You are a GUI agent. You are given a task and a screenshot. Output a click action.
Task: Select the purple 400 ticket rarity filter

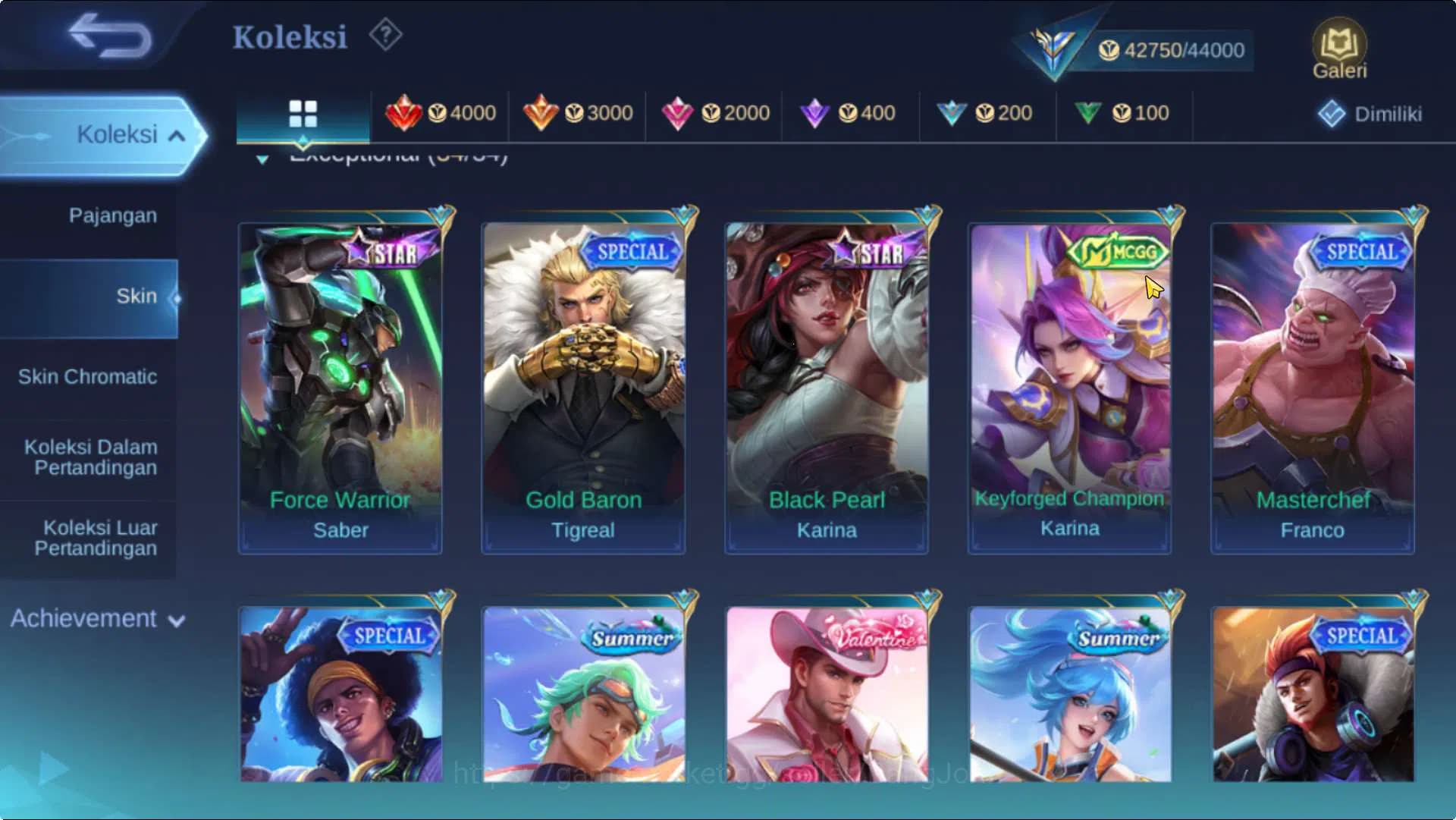[851, 112]
